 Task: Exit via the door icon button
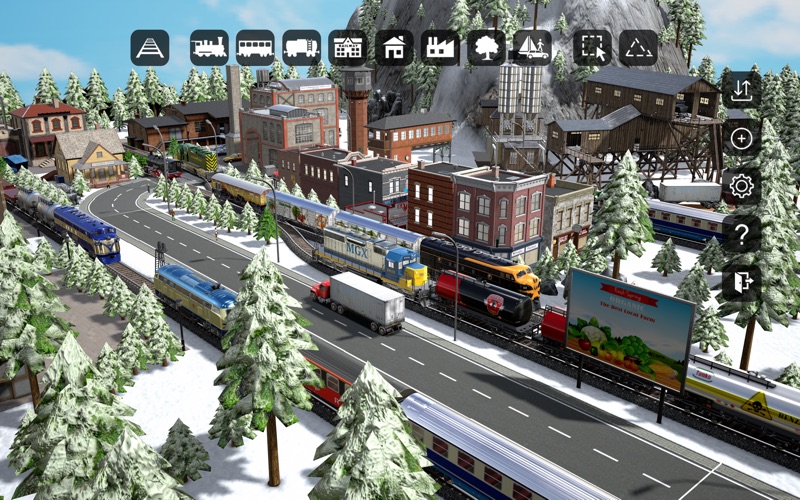pos(741,282)
